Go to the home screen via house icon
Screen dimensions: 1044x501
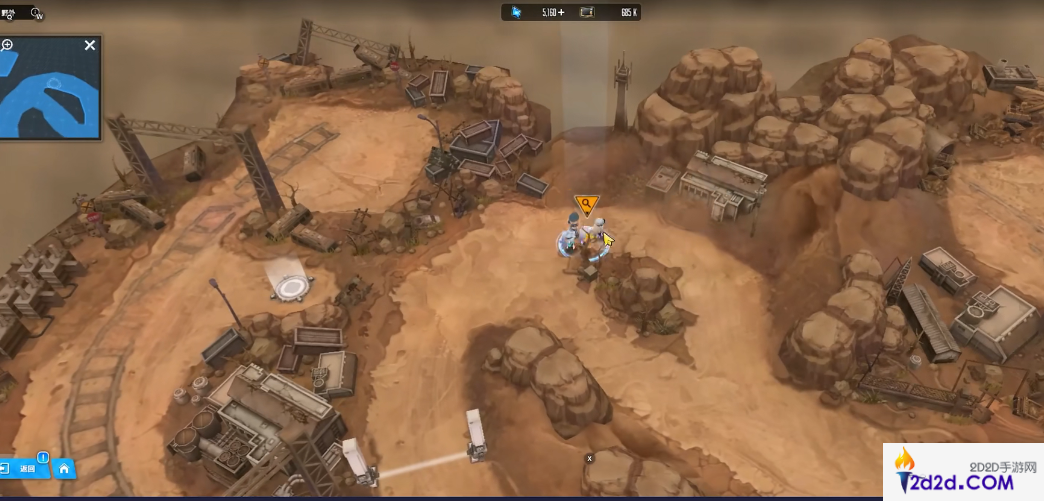[63, 468]
